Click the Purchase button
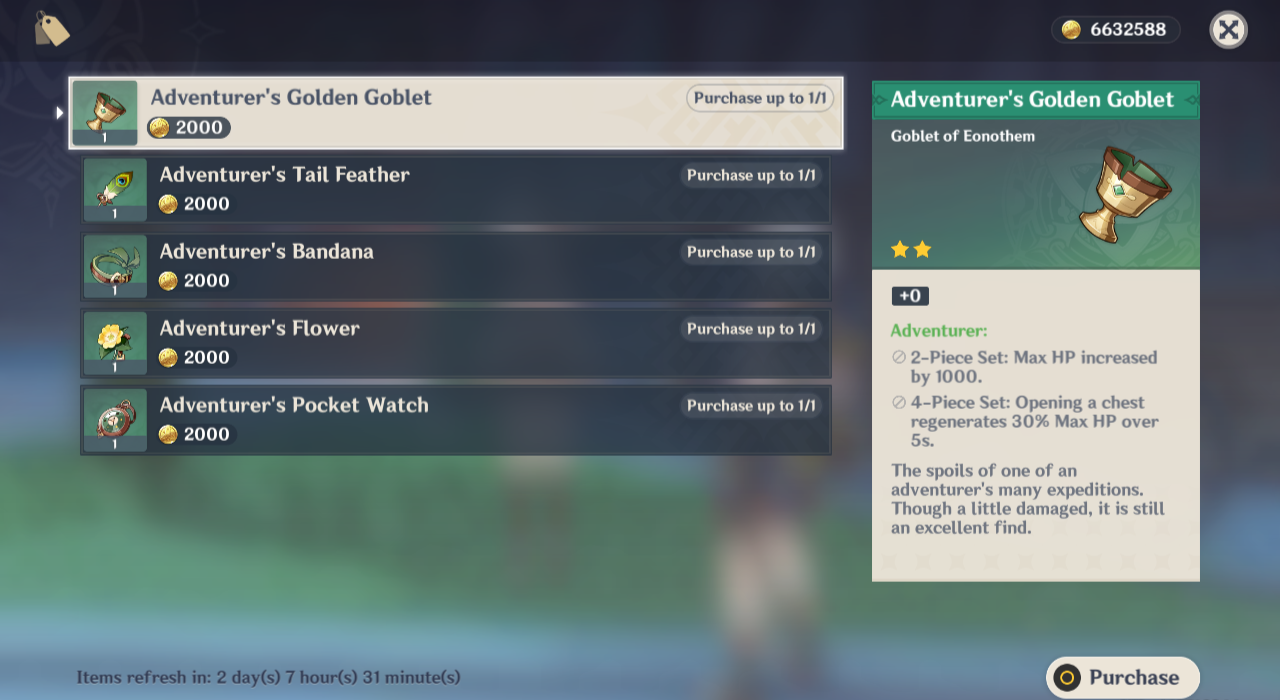Image resolution: width=1280 pixels, height=700 pixels. coord(1122,677)
